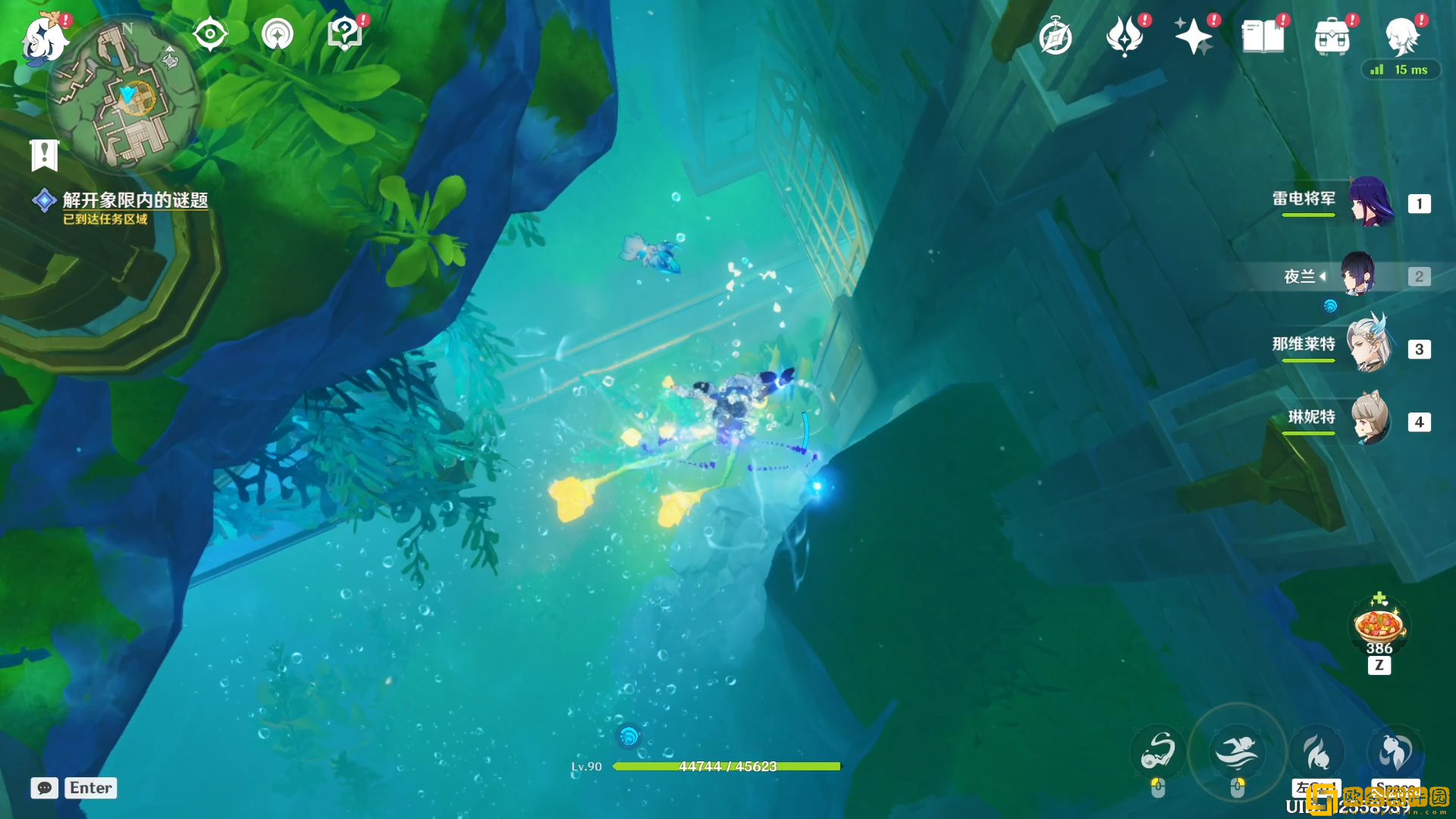Image resolution: width=1456 pixels, height=819 pixels.
Task: Switch to party member 雷电将军
Action: coord(1371,202)
